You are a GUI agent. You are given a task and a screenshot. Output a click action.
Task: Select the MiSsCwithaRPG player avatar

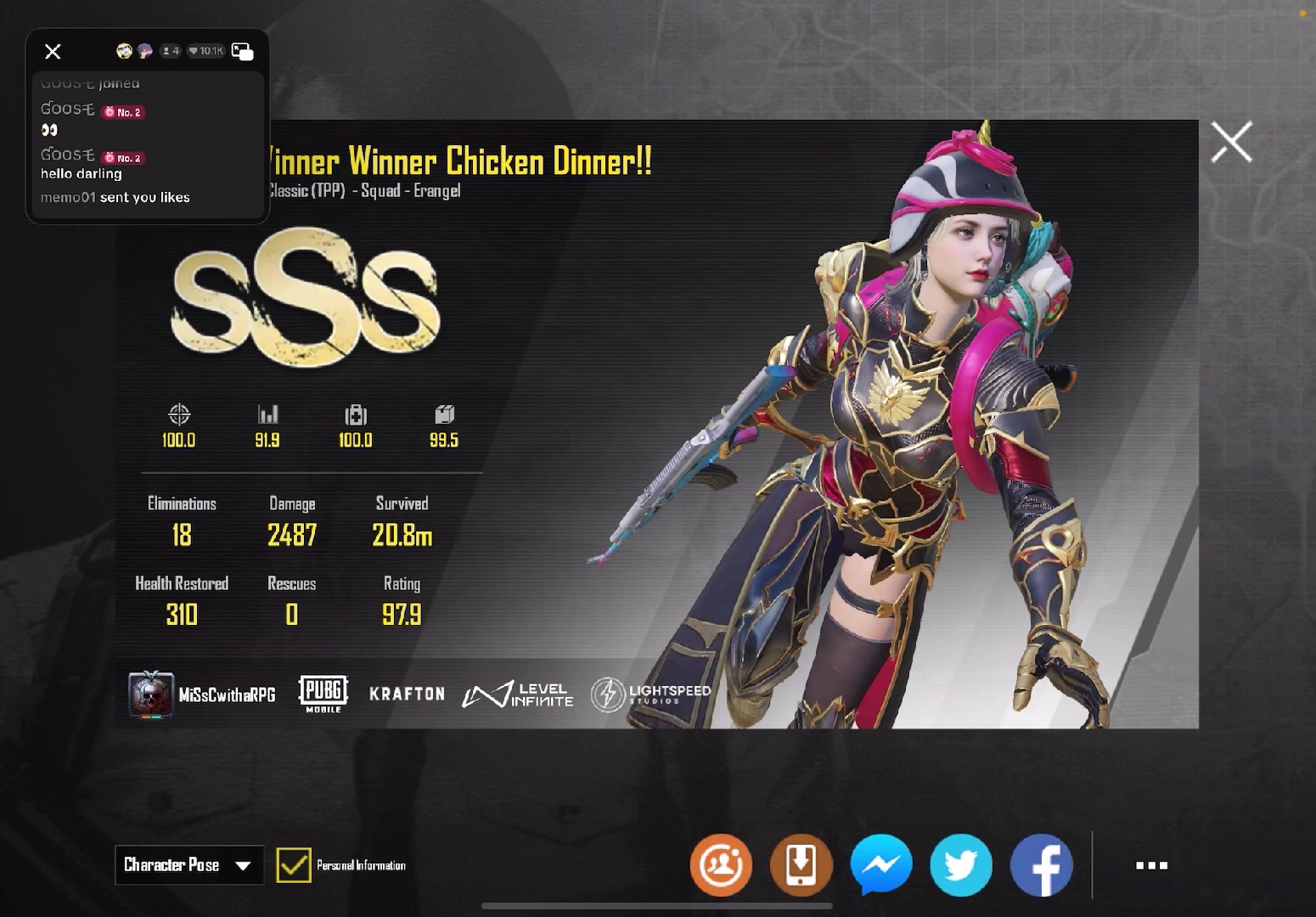(x=151, y=695)
